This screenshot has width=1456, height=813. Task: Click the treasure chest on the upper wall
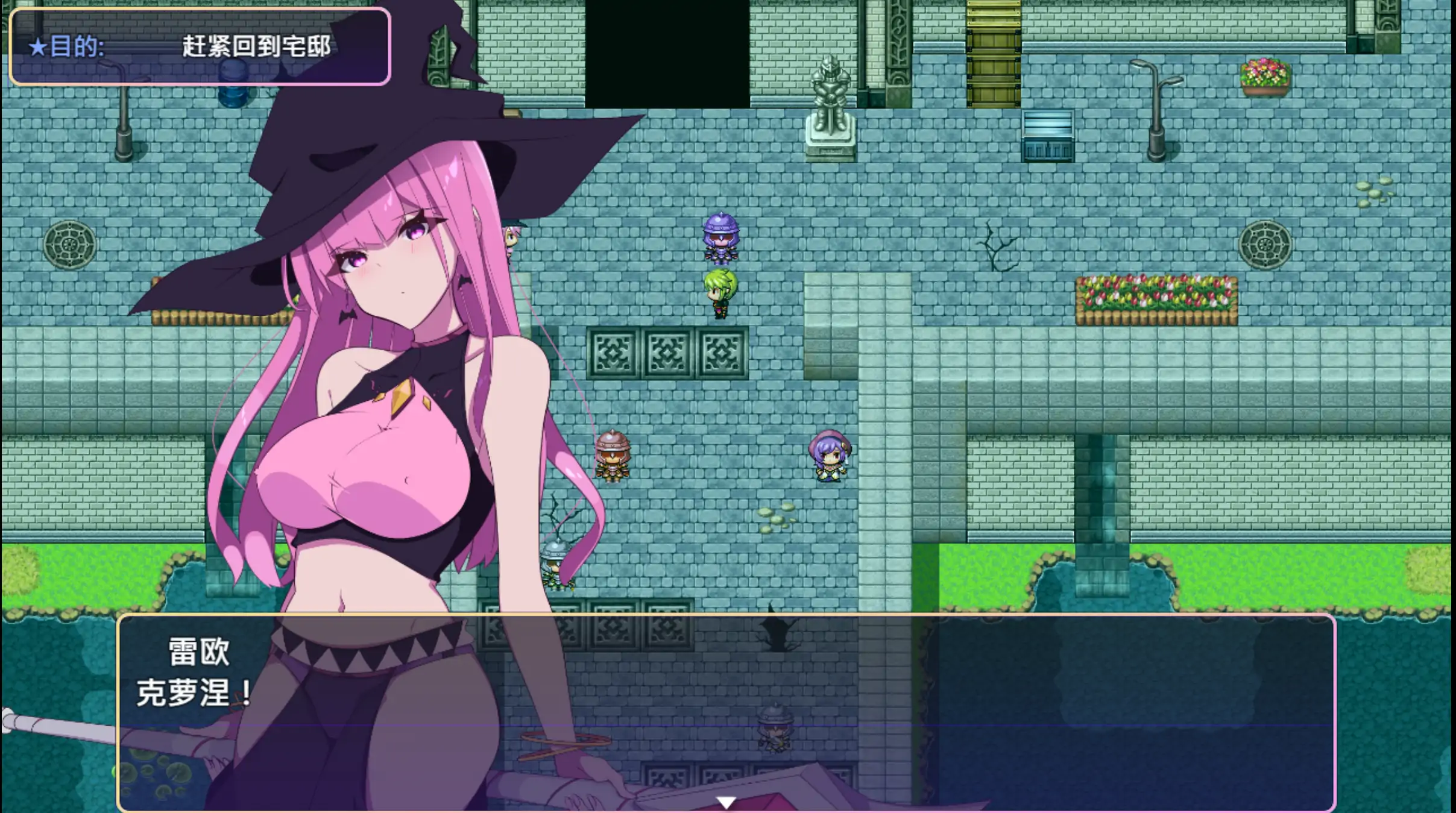point(1048,136)
